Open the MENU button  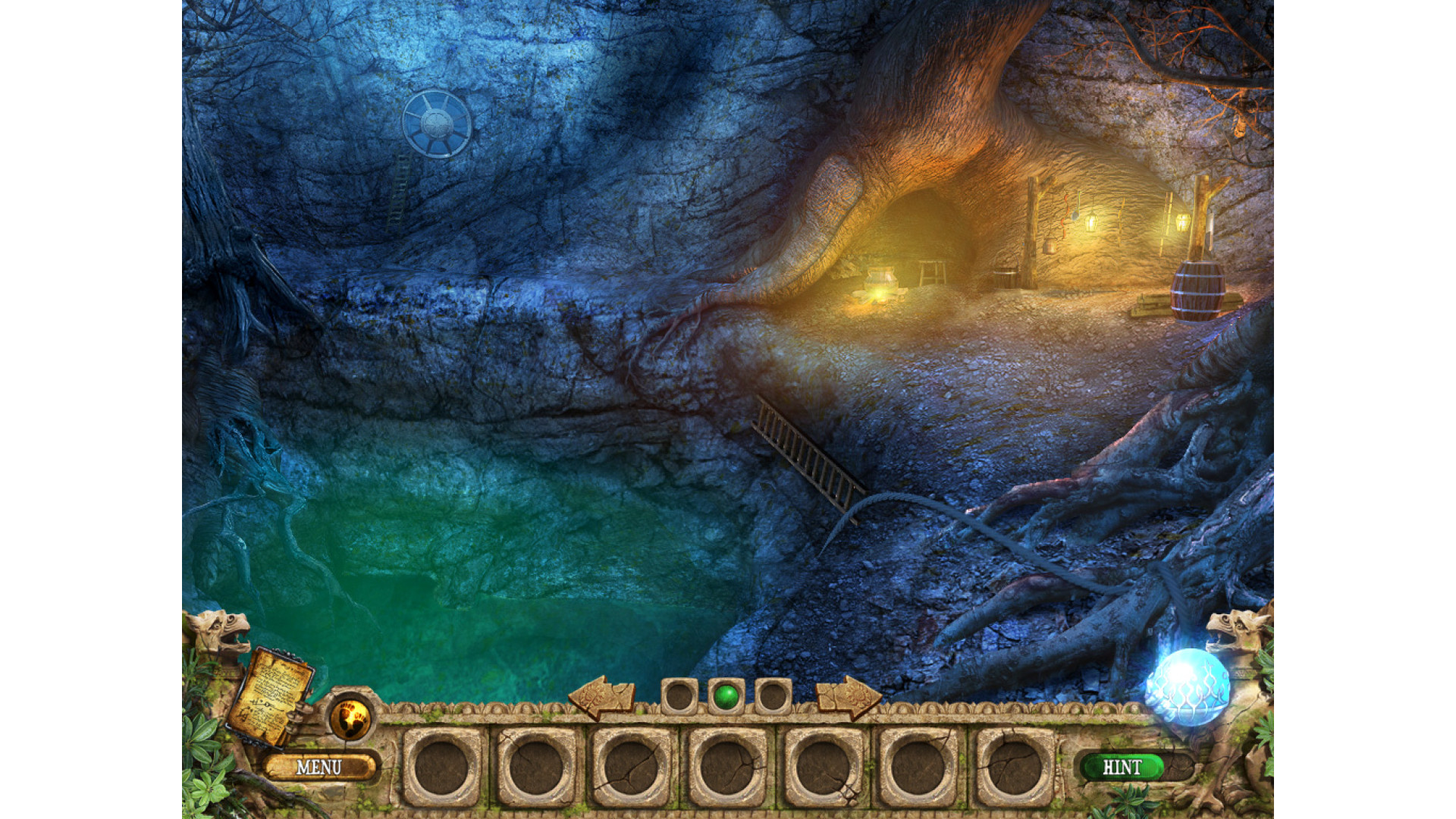[319, 767]
